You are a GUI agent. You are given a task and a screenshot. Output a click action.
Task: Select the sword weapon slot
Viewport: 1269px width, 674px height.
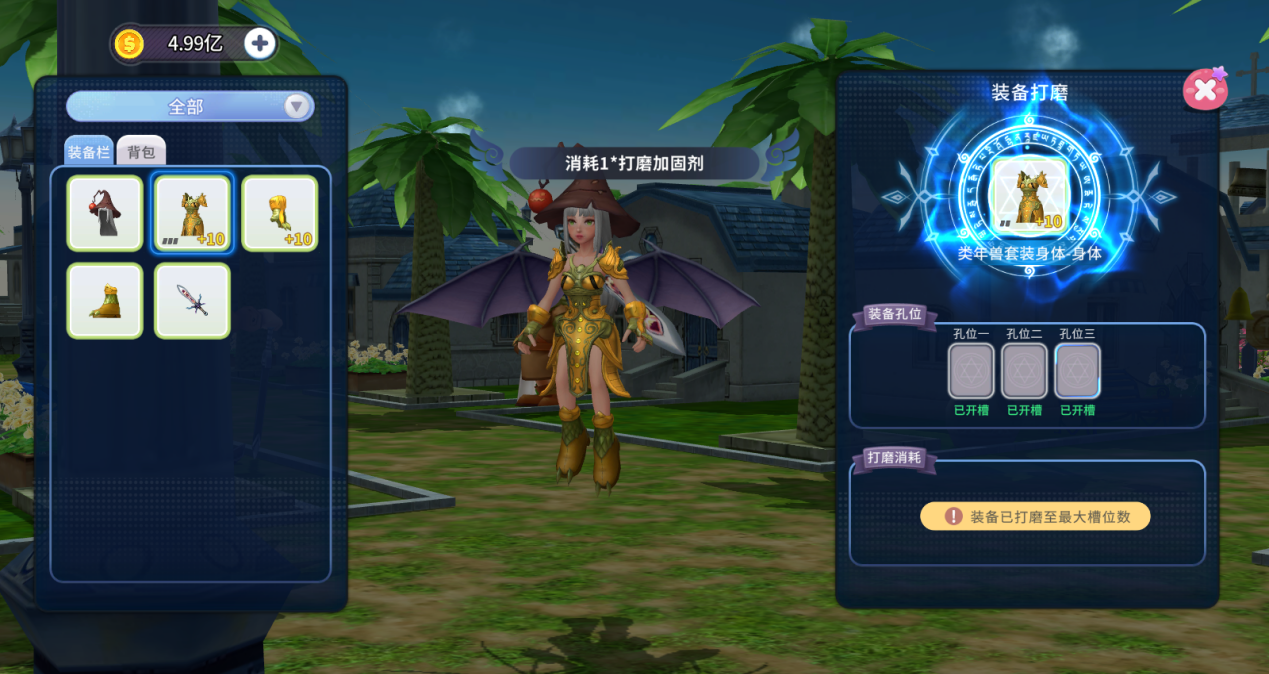pyautogui.click(x=193, y=301)
